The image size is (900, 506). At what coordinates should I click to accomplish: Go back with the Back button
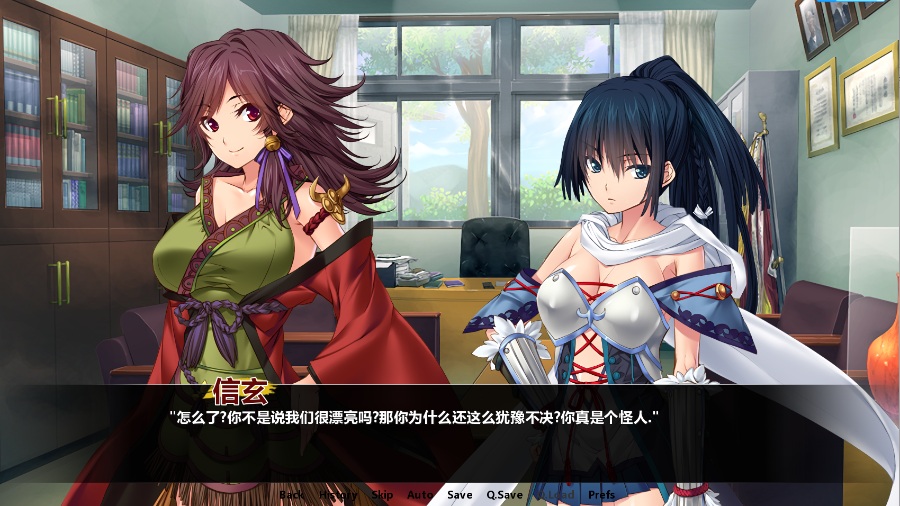(x=291, y=495)
